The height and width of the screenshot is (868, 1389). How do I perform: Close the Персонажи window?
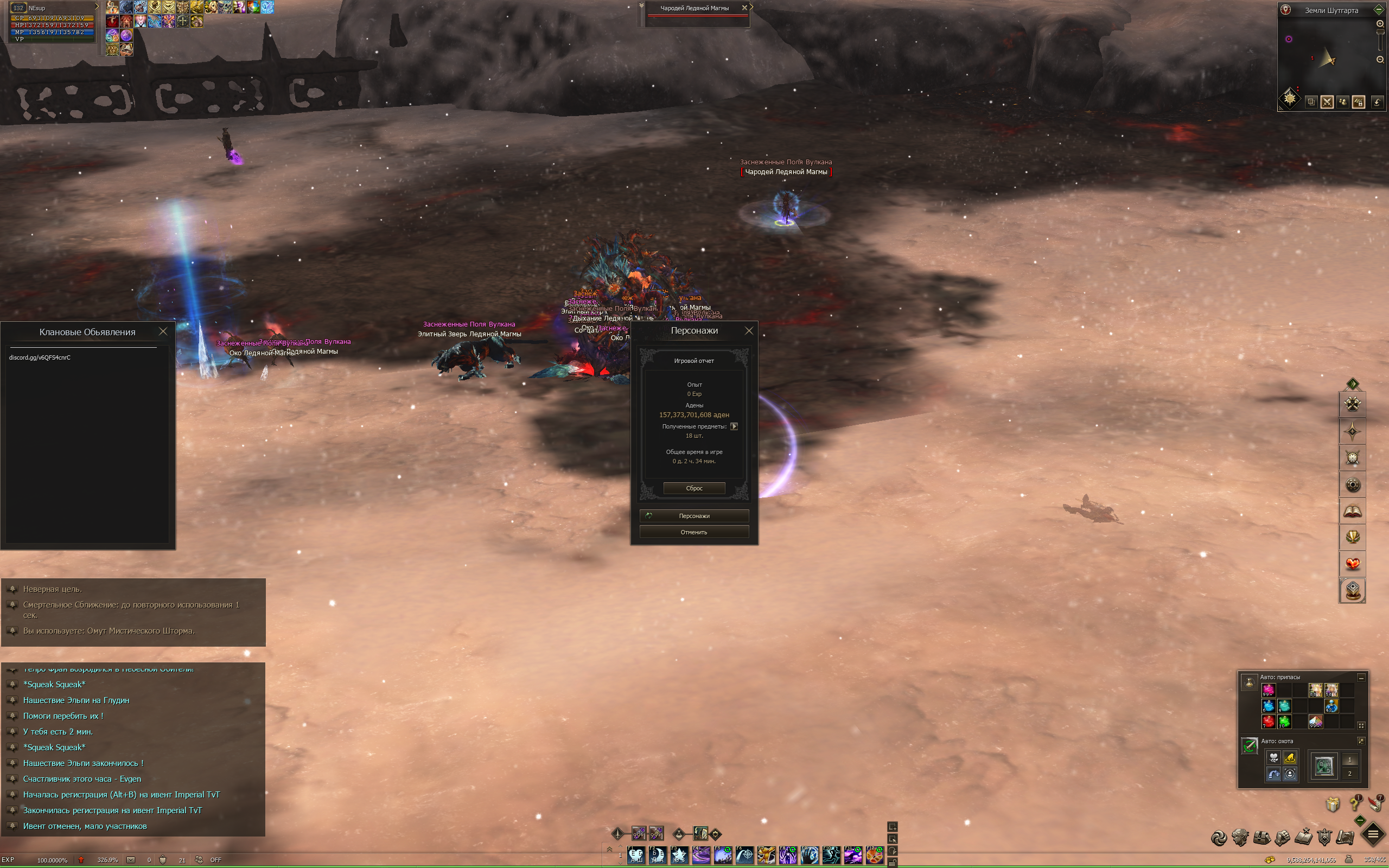click(x=748, y=331)
